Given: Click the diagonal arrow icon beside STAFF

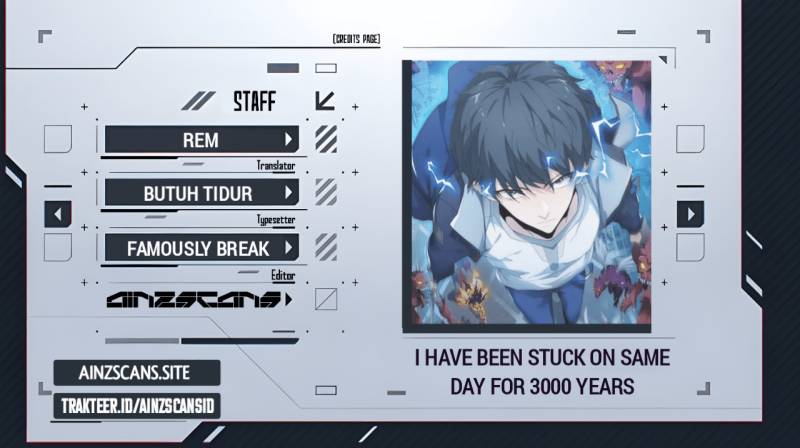Looking at the screenshot, I should click(325, 100).
